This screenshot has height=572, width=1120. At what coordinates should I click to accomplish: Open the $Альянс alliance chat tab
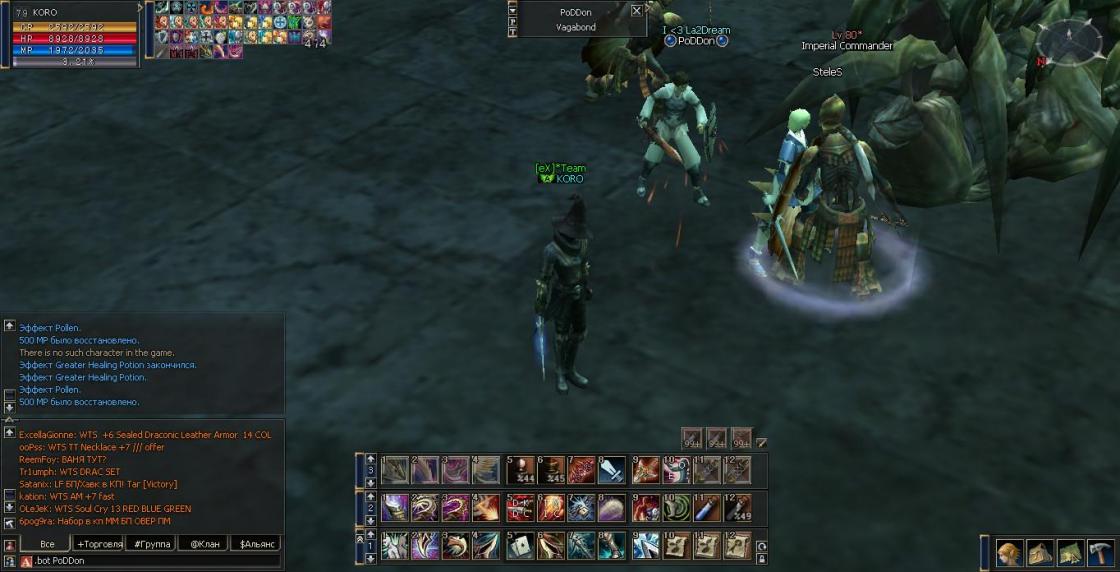pyautogui.click(x=255, y=544)
